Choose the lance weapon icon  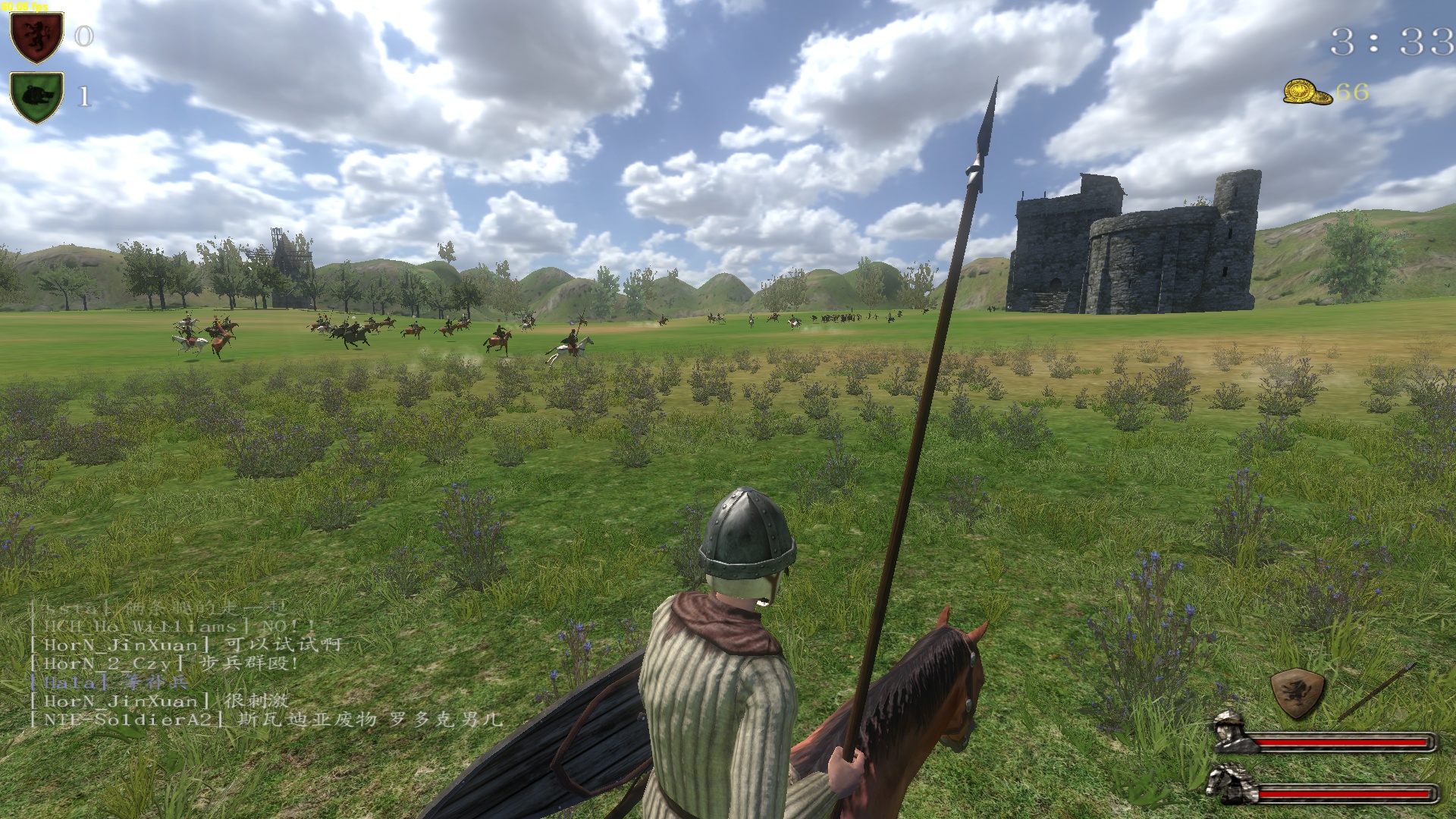(1376, 690)
